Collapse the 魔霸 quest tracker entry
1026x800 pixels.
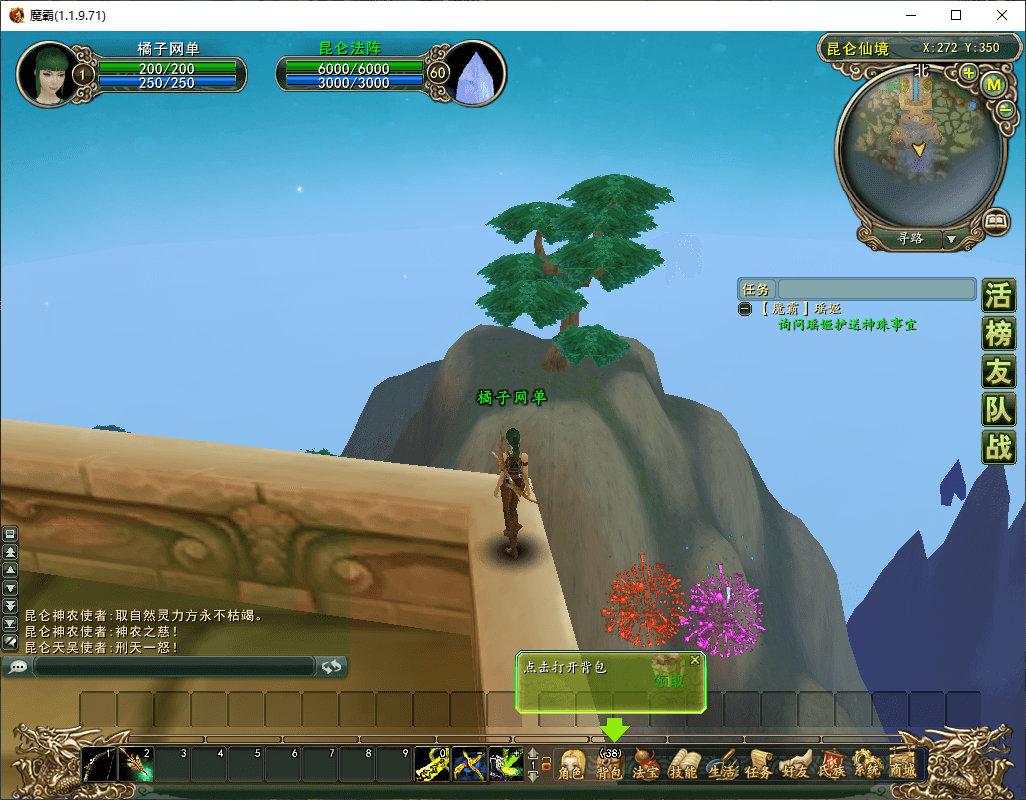pyautogui.click(x=745, y=310)
